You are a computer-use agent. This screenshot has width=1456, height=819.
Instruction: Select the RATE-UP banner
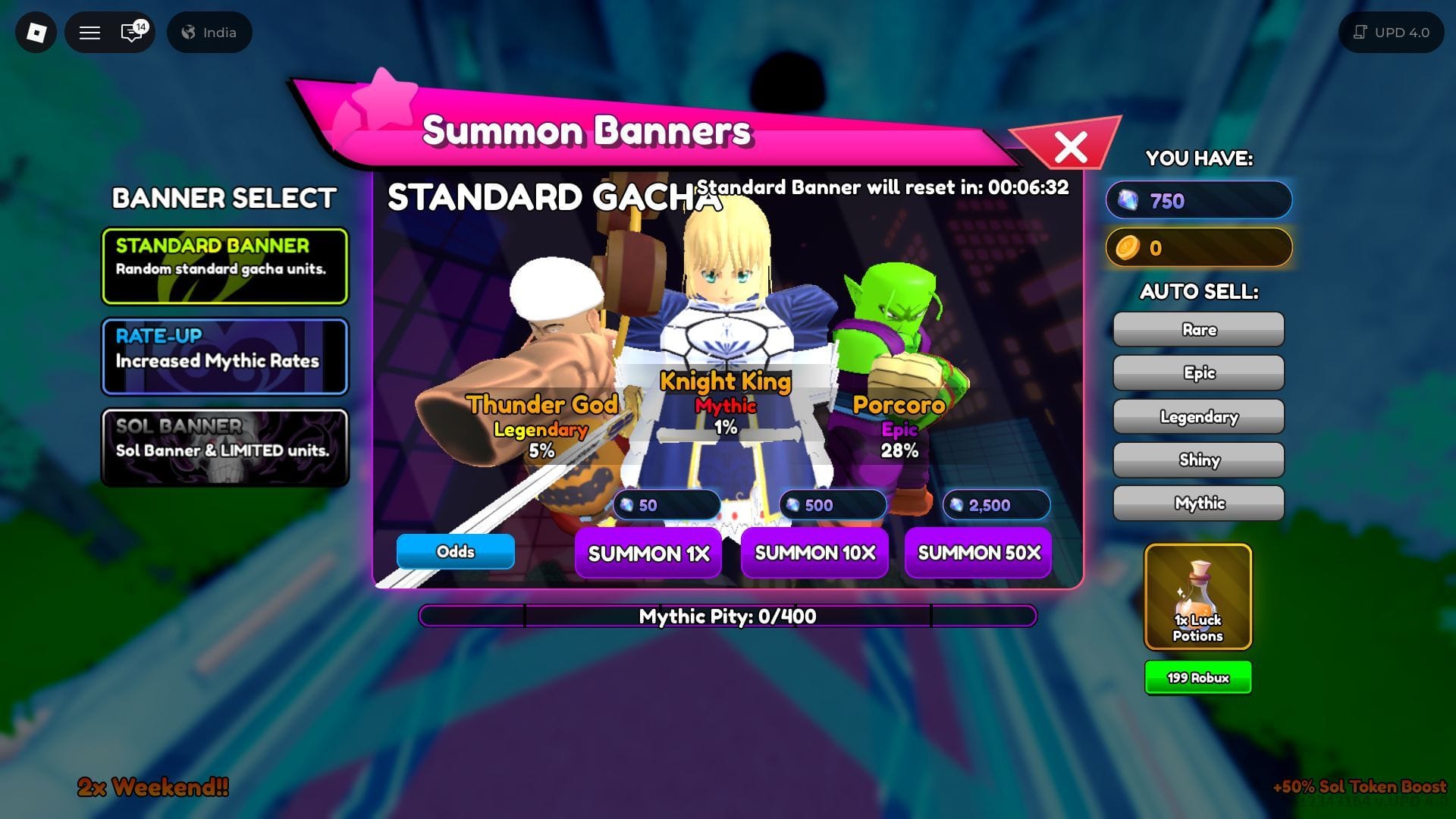pyautogui.click(x=224, y=357)
